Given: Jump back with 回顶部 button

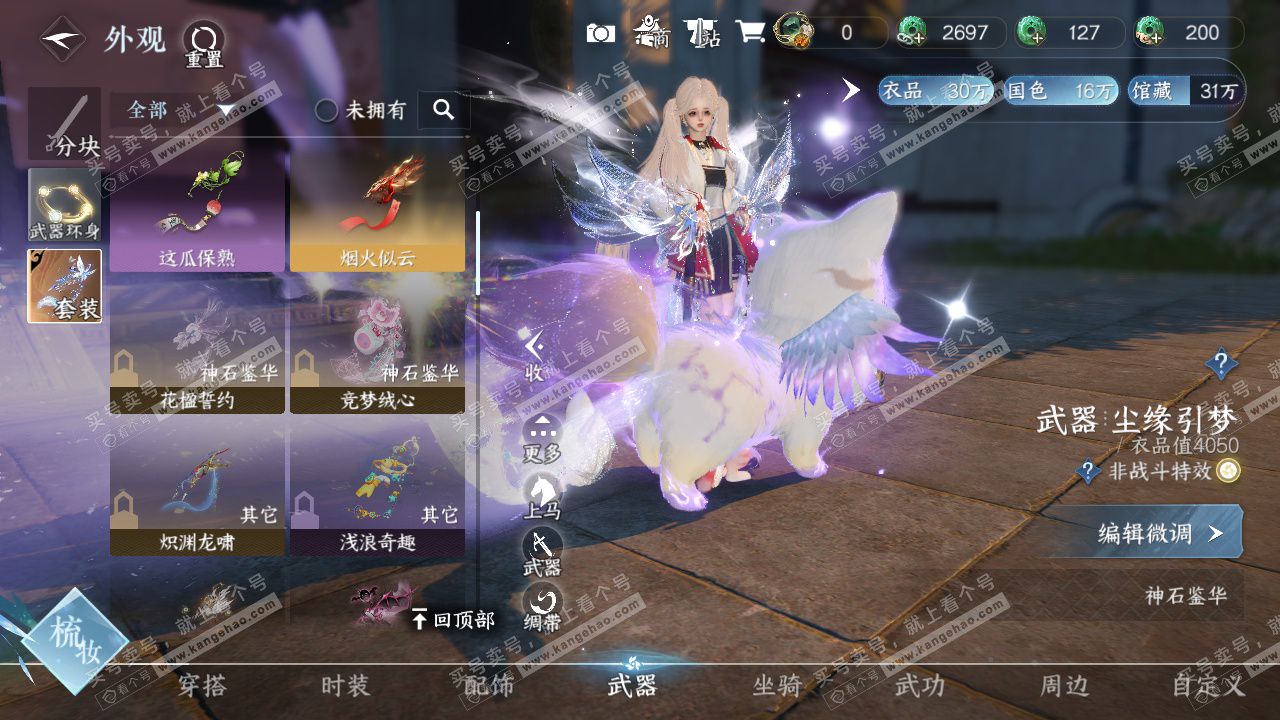Looking at the screenshot, I should coord(453,620).
